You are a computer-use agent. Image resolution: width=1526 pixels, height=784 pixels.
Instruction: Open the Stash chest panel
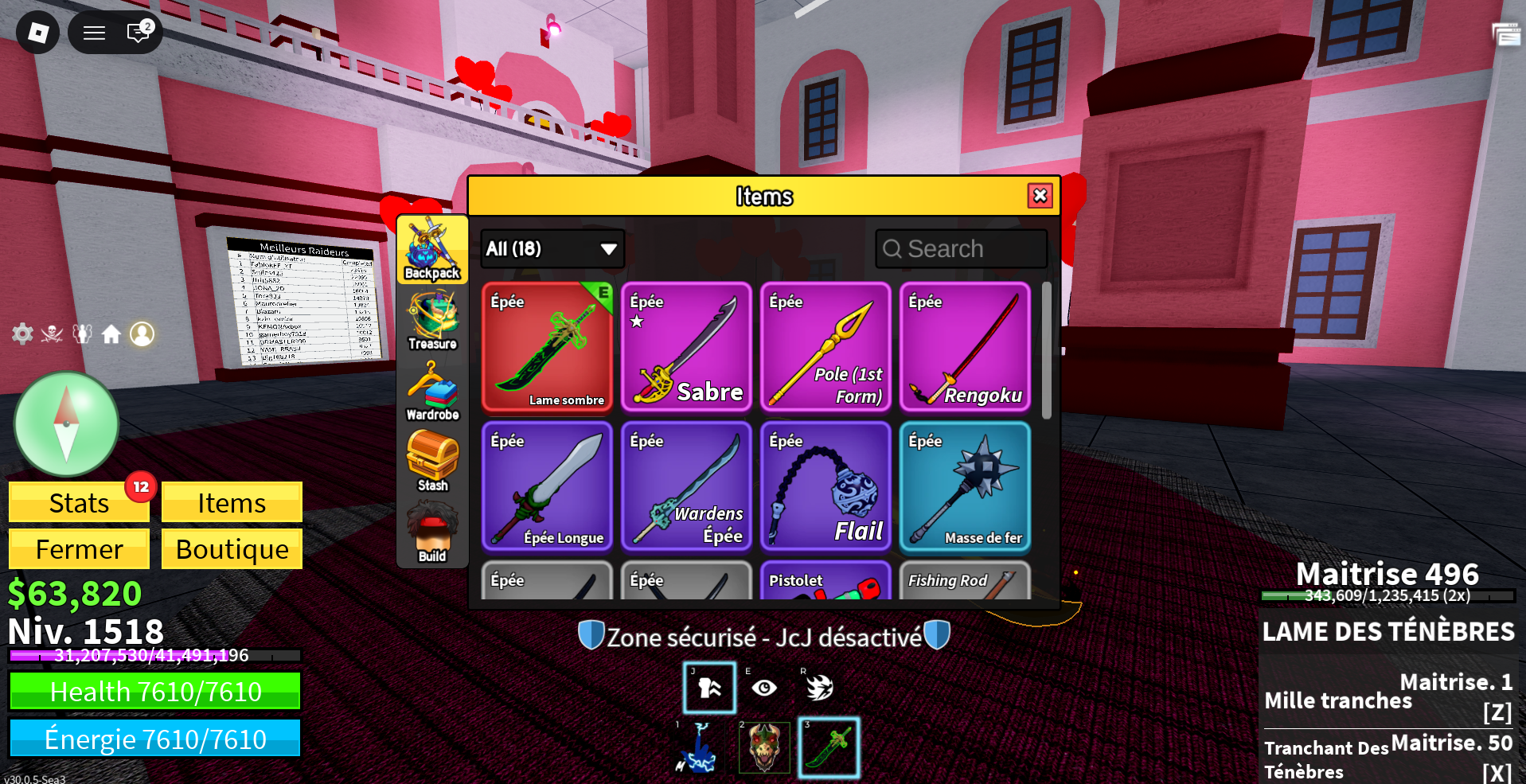[x=432, y=462]
